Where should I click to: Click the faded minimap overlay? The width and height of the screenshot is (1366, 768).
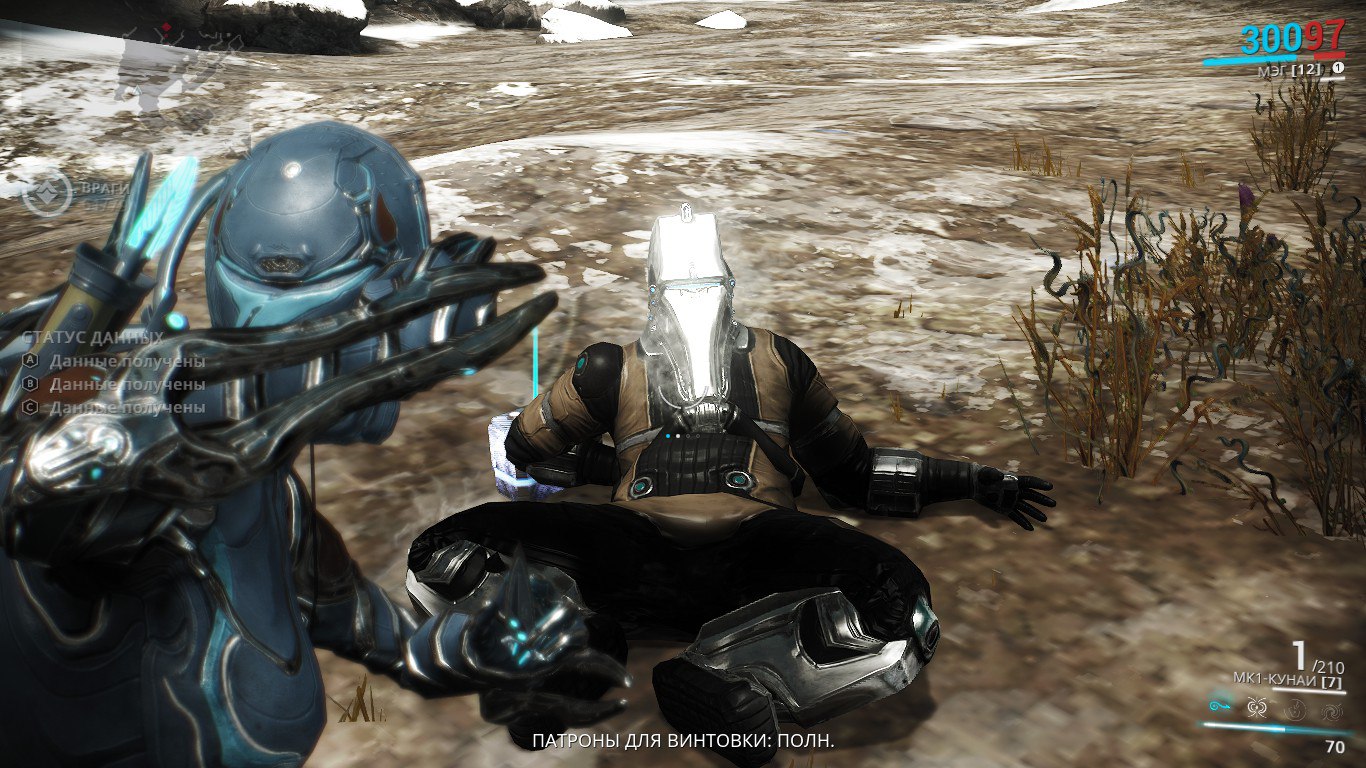point(160,60)
